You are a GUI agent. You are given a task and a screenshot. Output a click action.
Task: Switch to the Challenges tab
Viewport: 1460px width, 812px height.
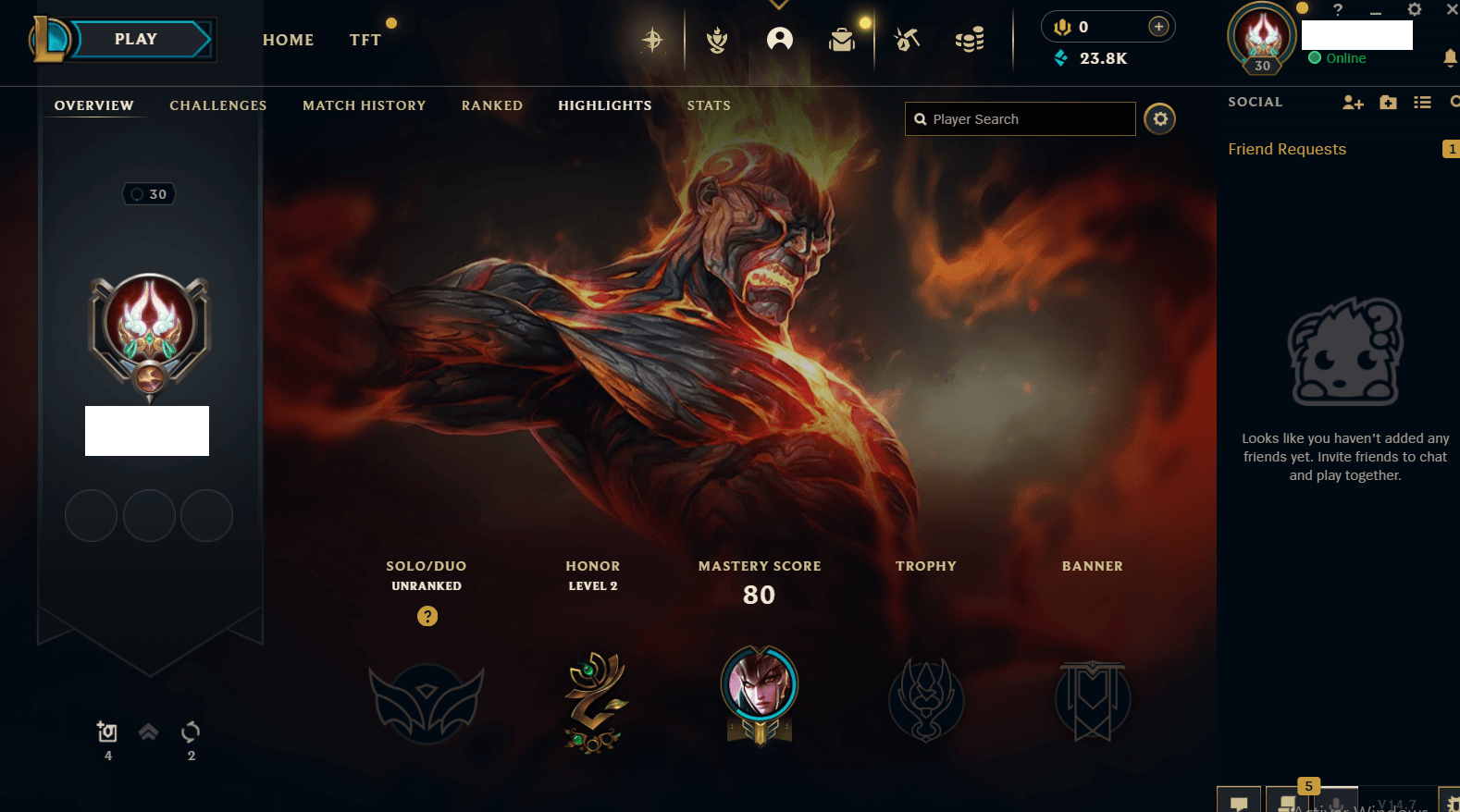coord(217,105)
